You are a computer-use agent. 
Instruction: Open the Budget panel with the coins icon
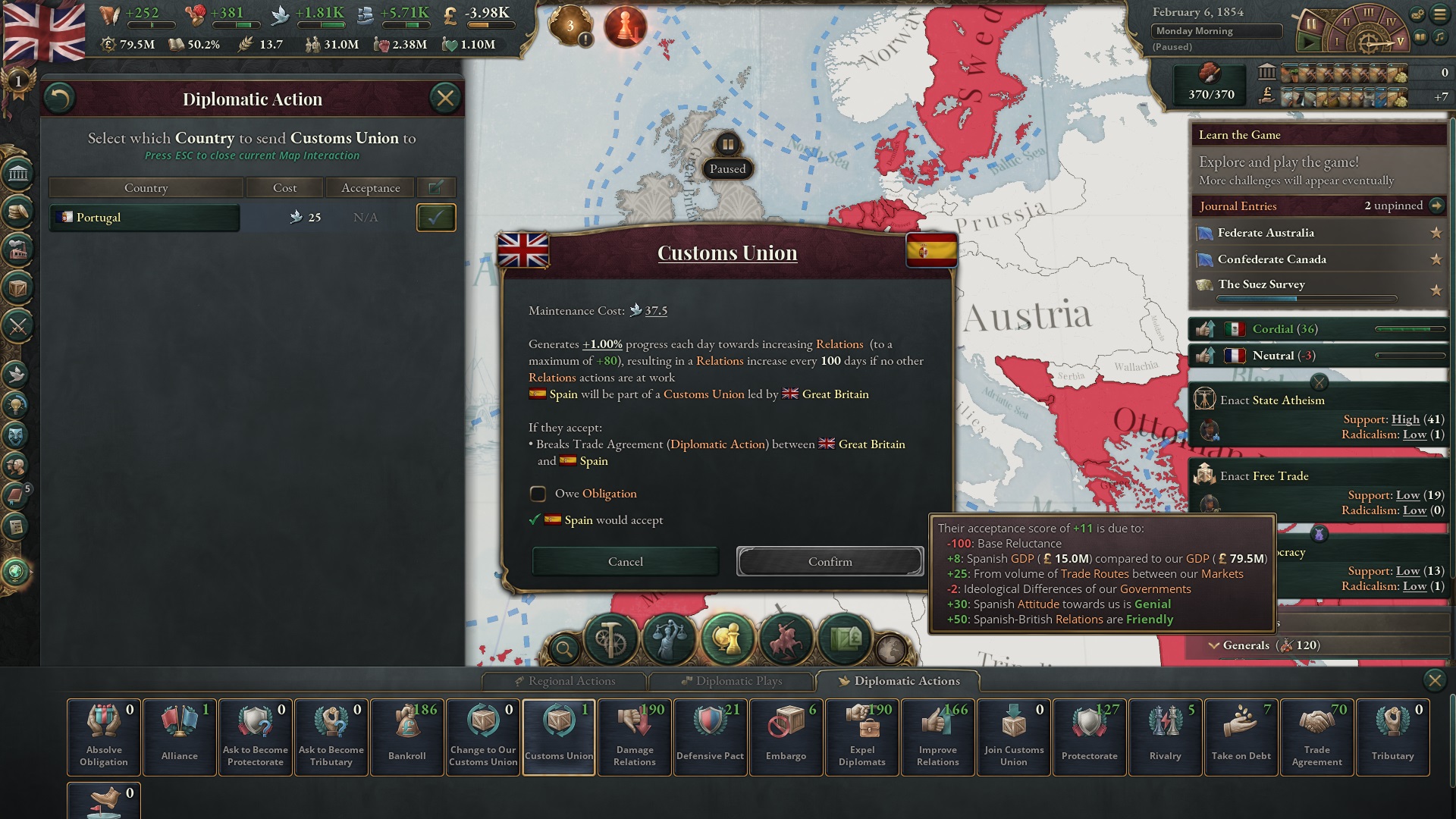point(16,210)
